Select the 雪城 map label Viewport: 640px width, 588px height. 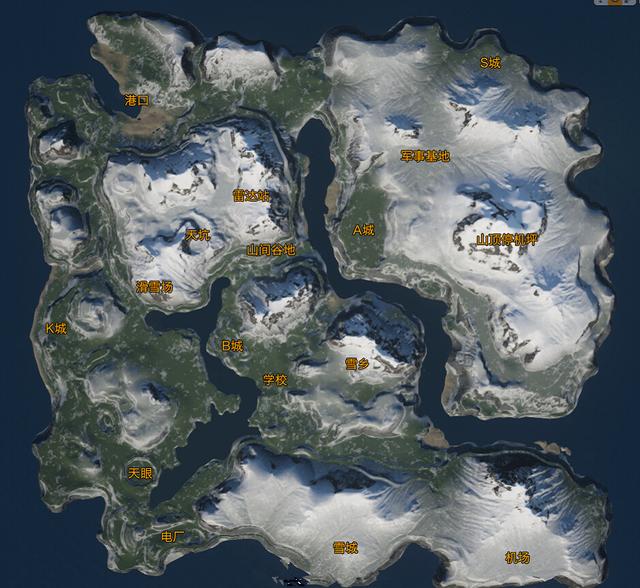tap(346, 548)
